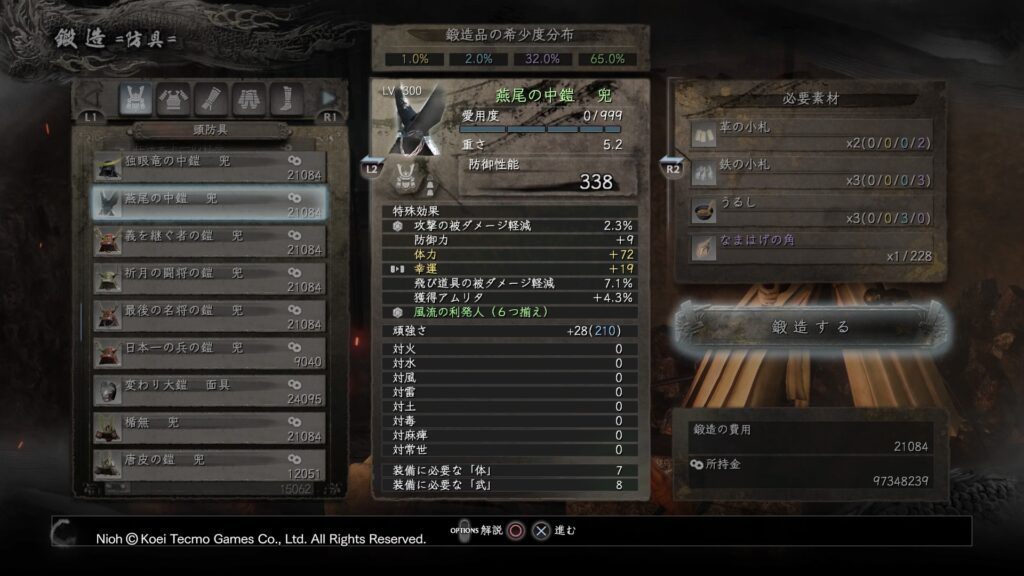The width and height of the screenshot is (1024, 576).
Task: Open the torso armor category tab
Action: pyautogui.click(x=173, y=98)
